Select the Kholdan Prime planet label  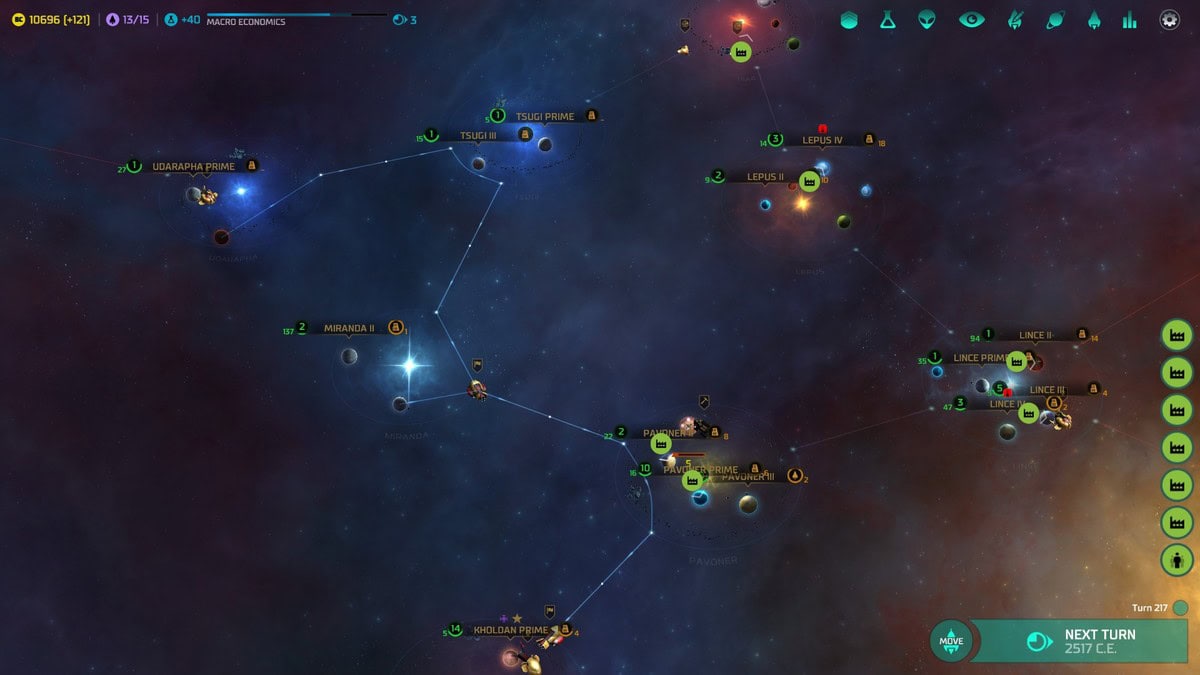pos(510,630)
